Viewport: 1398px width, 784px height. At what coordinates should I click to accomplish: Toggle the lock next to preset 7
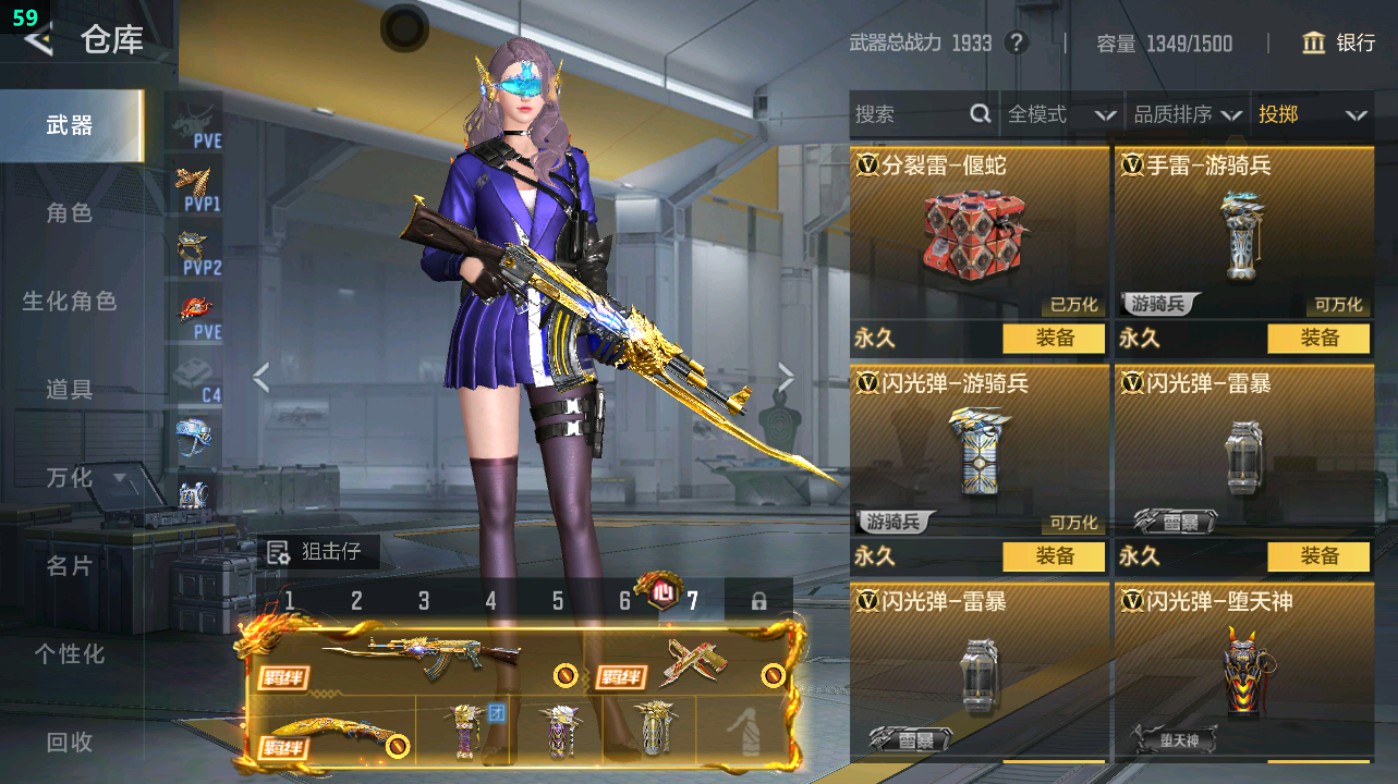760,602
